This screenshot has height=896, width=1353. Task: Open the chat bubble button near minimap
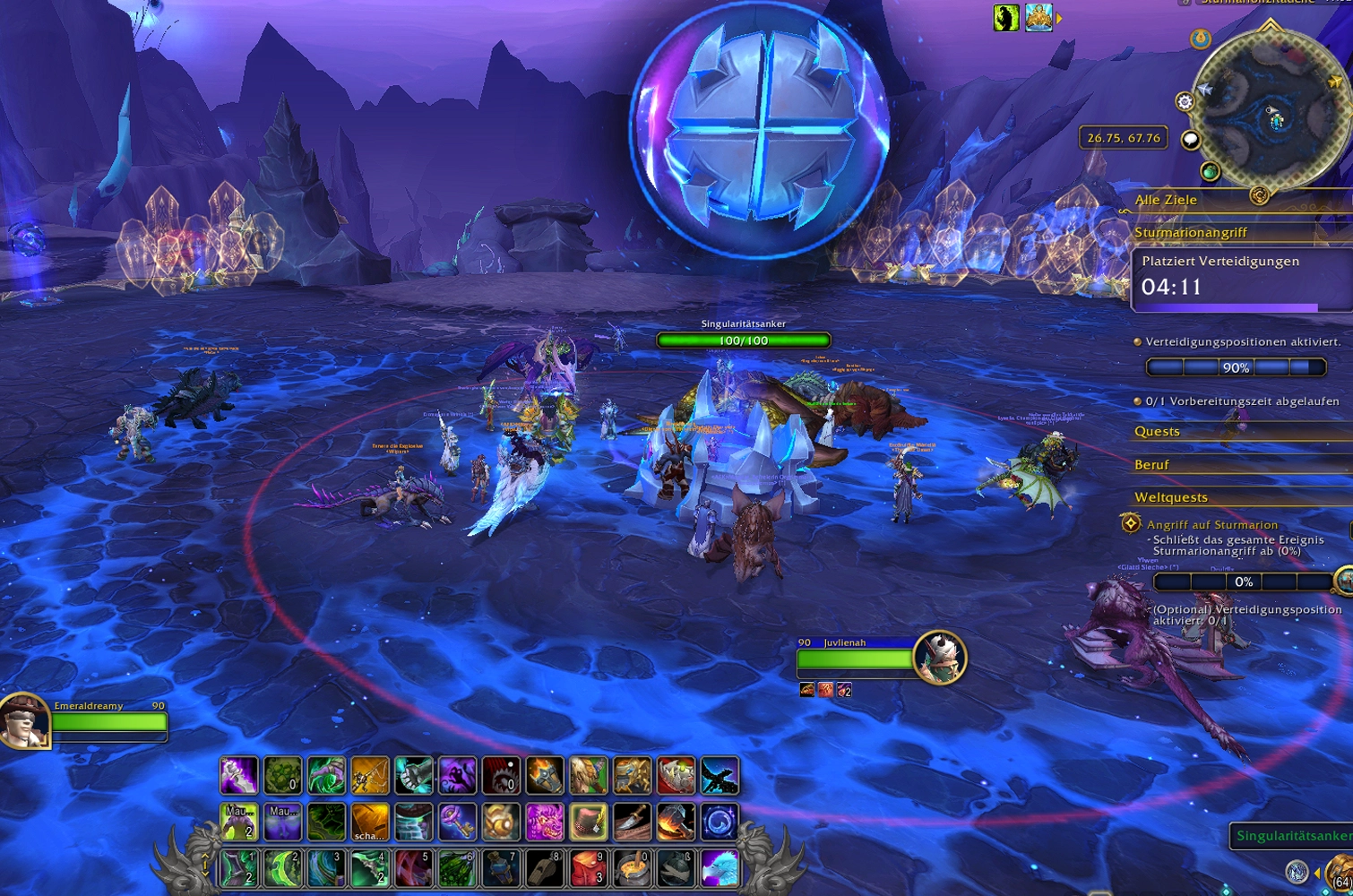pos(1190,139)
